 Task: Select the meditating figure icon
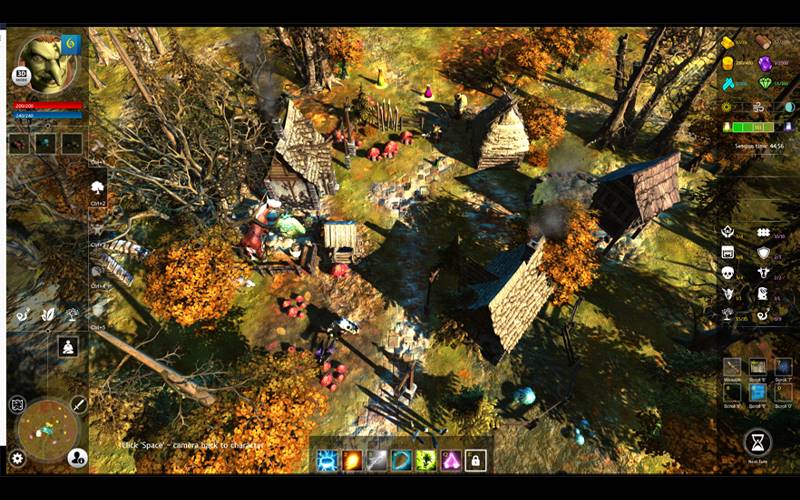click(x=69, y=347)
